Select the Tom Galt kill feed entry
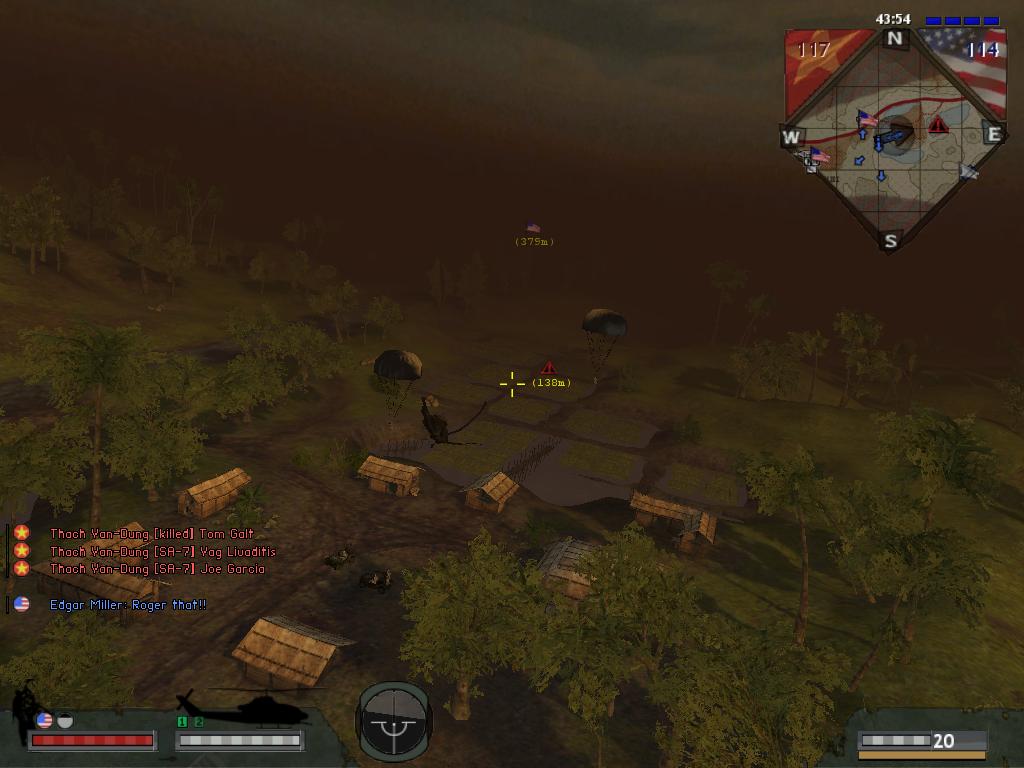Viewport: 1024px width, 768px height. [x=152, y=534]
